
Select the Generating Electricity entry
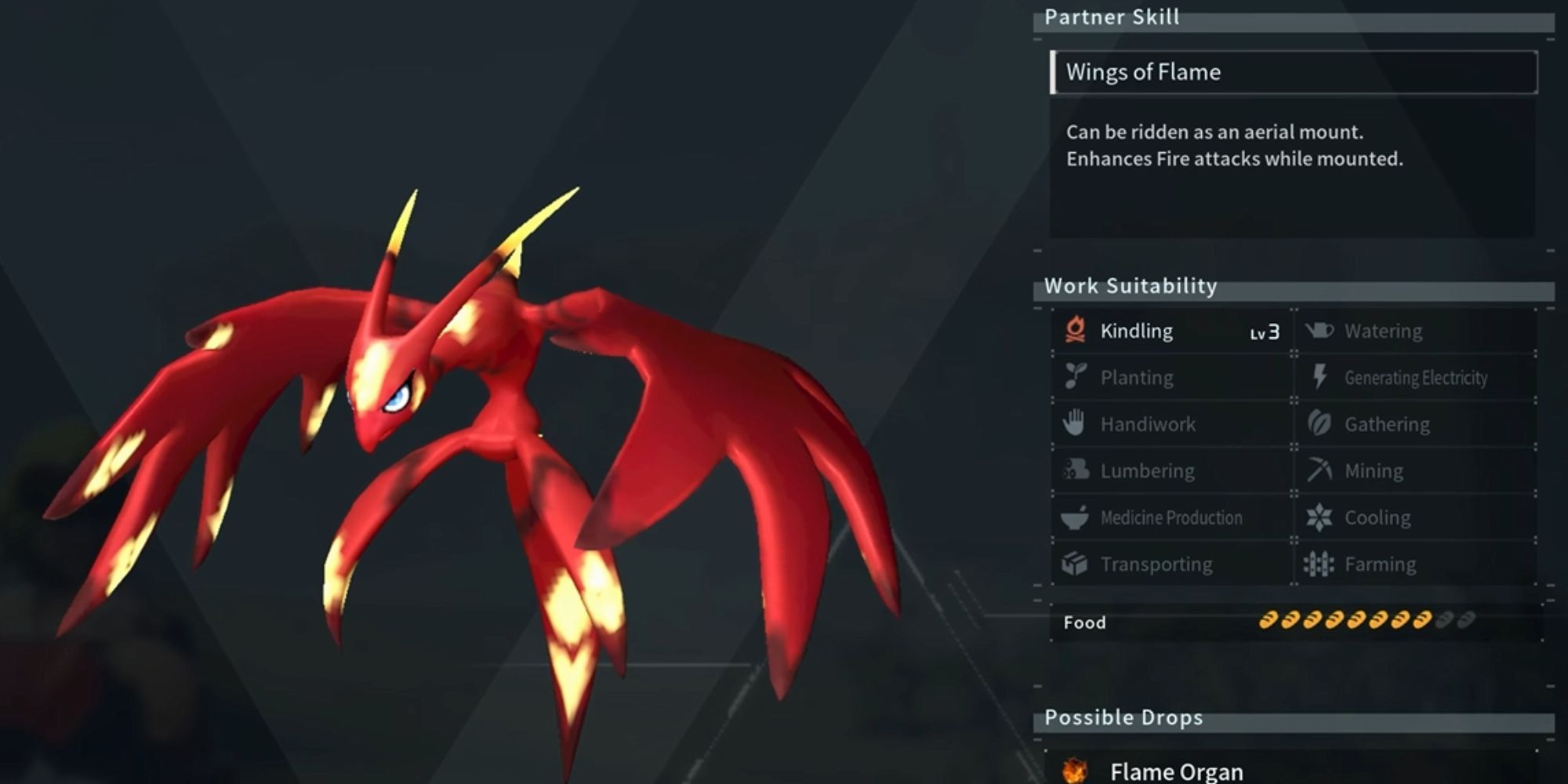pos(1415,377)
